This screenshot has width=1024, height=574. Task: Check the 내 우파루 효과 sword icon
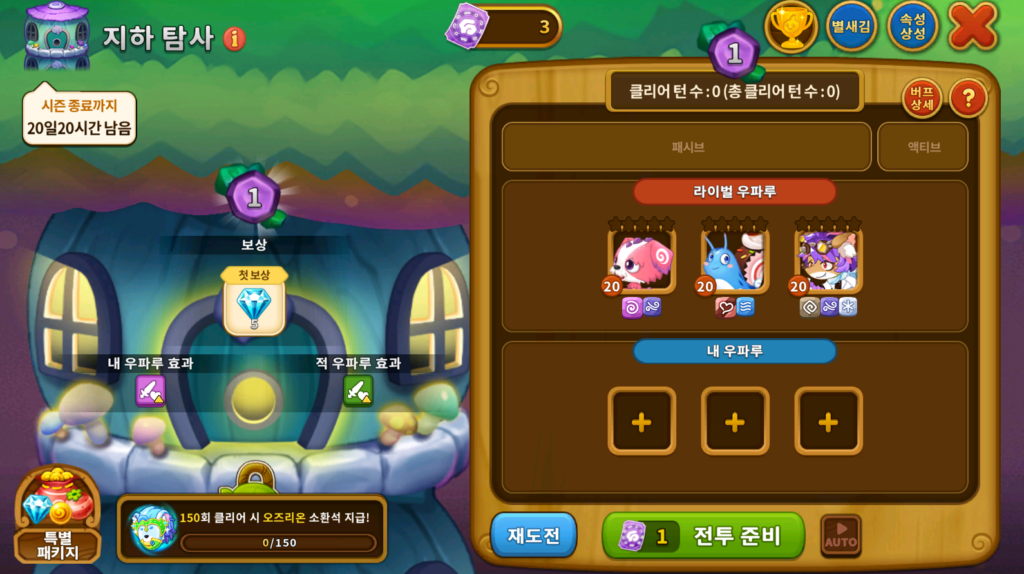[x=150, y=390]
